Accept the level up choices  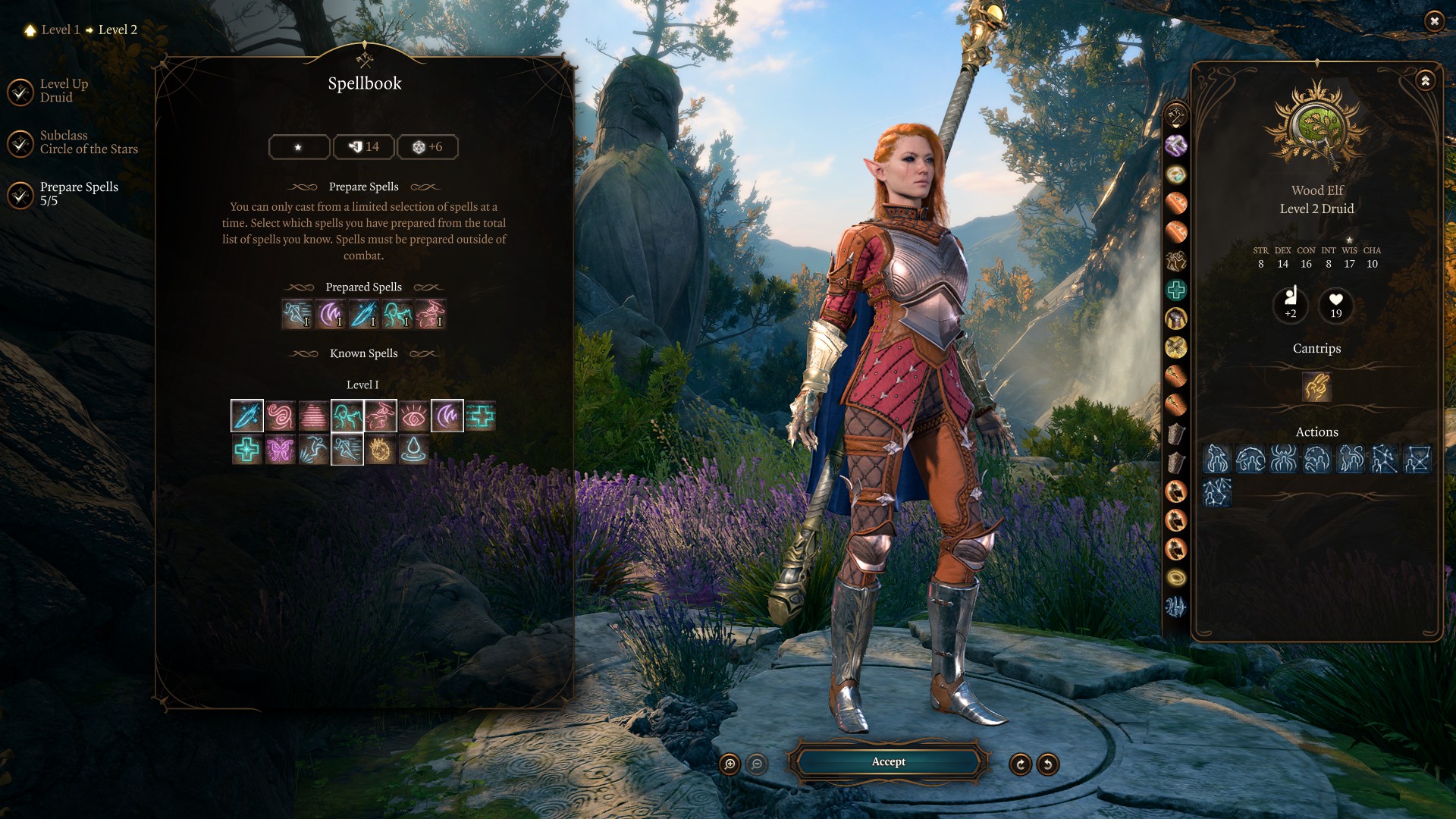pyautogui.click(x=888, y=762)
